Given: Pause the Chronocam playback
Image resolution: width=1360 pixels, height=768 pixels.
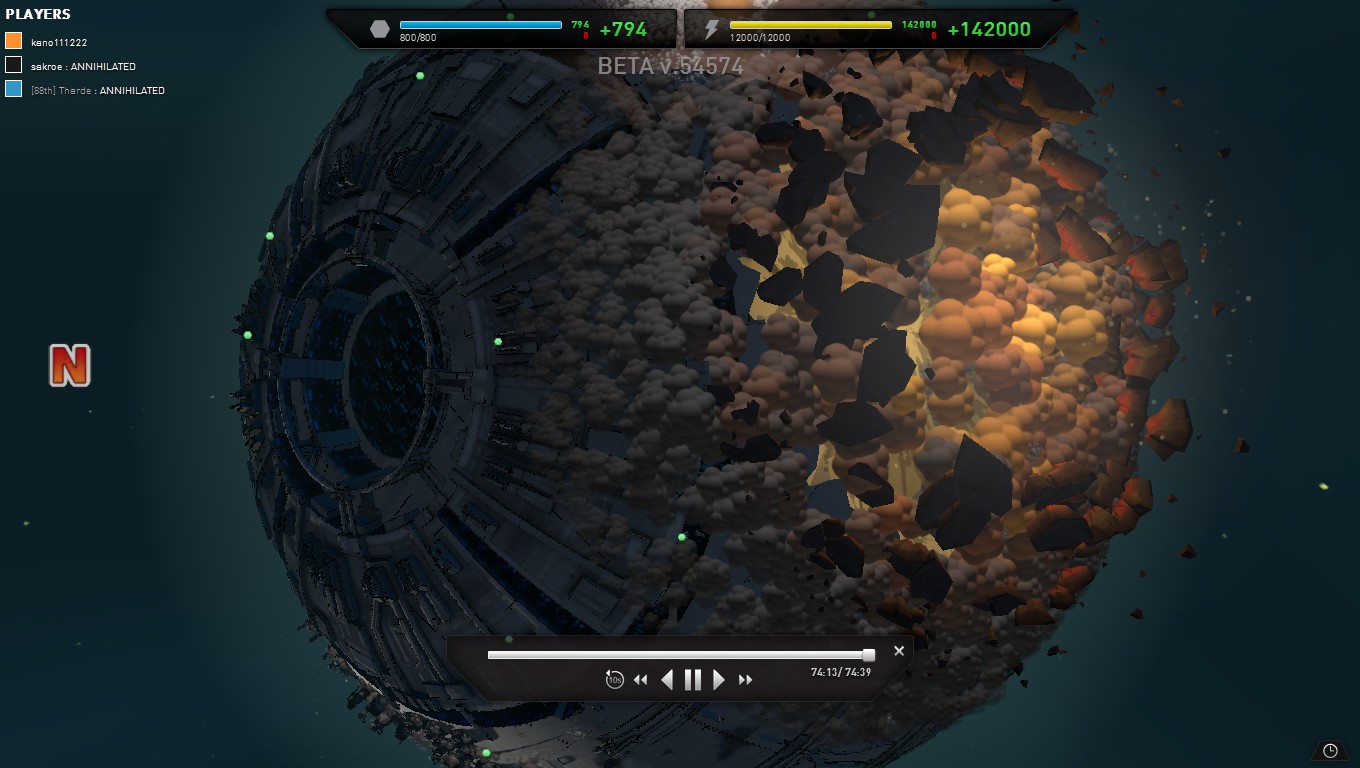Looking at the screenshot, I should [693, 679].
